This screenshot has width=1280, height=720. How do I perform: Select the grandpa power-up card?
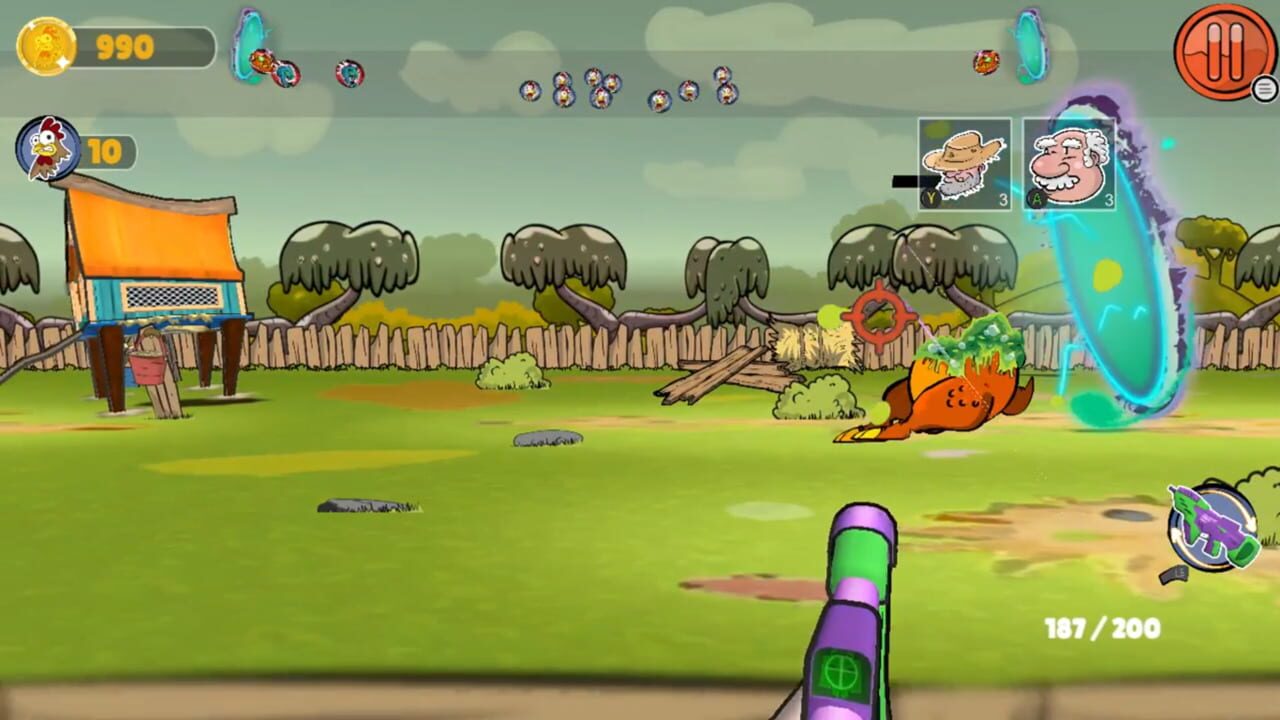pyautogui.click(x=1066, y=165)
